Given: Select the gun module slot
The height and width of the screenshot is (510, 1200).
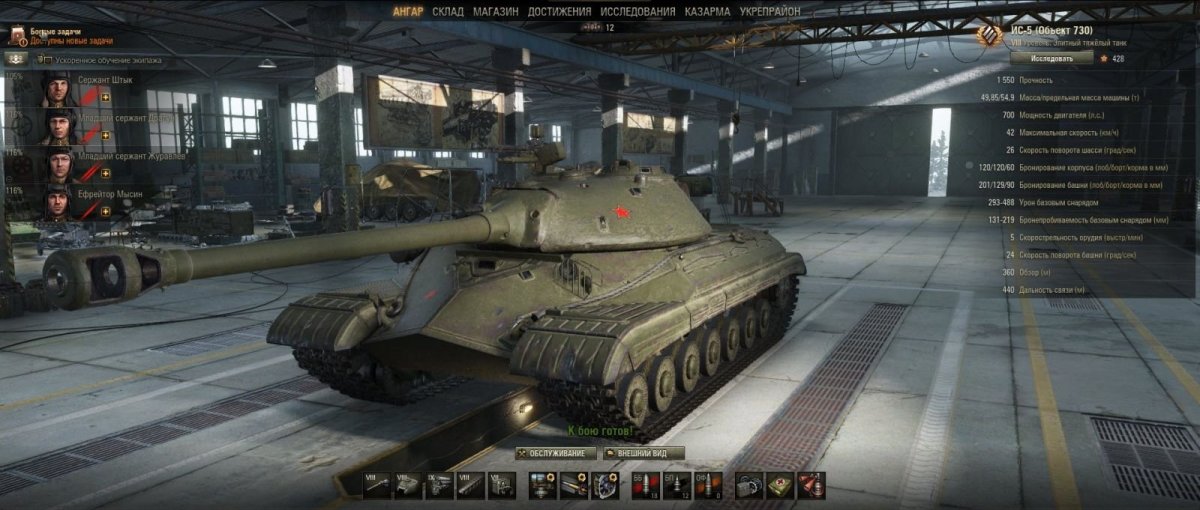Looking at the screenshot, I should pos(377,486).
